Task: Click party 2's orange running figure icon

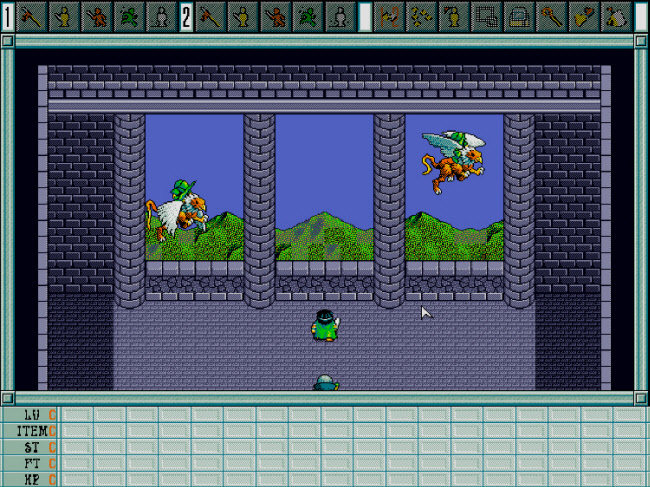Action: coord(275,16)
